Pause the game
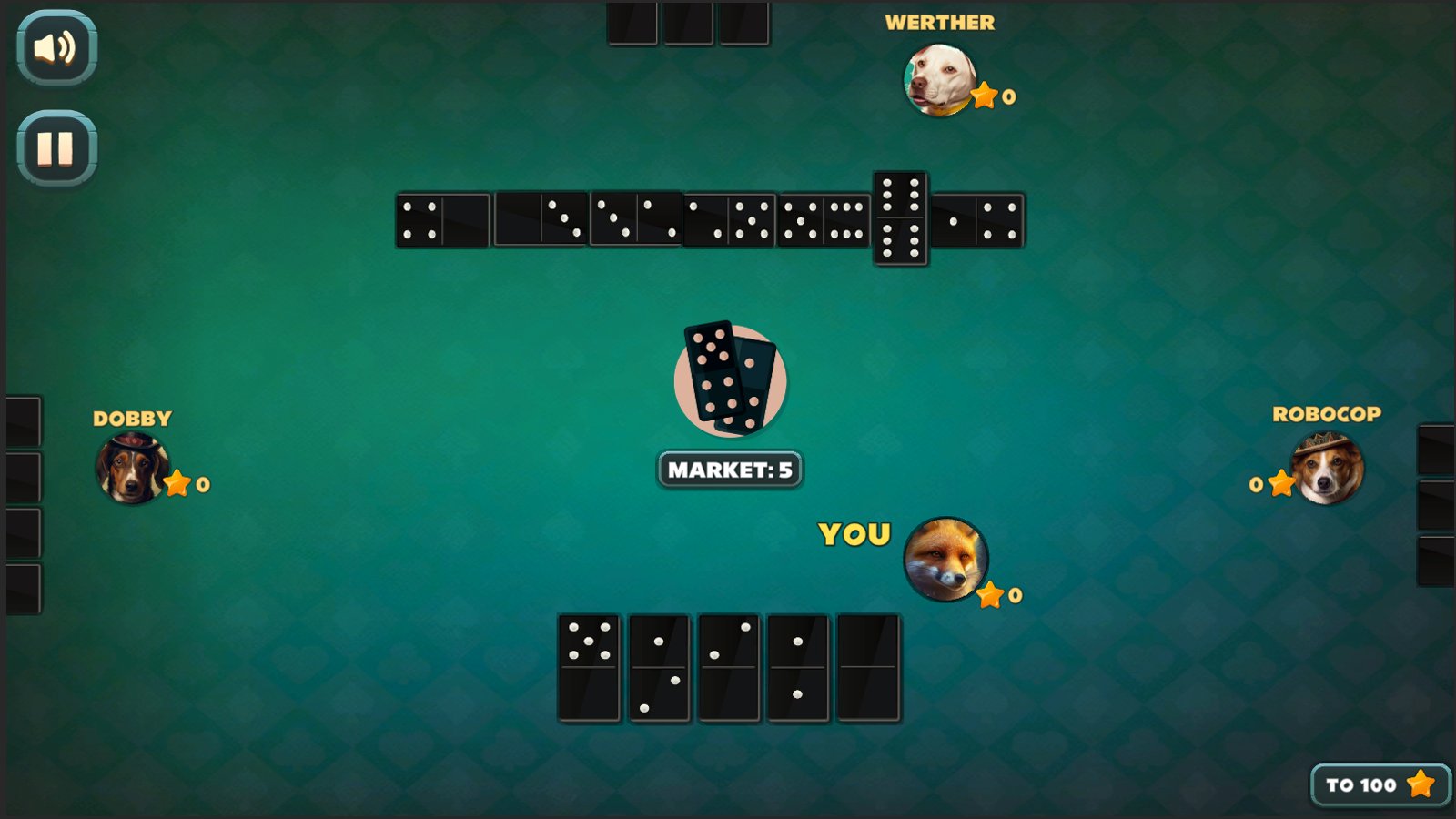Image resolution: width=1456 pixels, height=819 pixels. point(55,146)
